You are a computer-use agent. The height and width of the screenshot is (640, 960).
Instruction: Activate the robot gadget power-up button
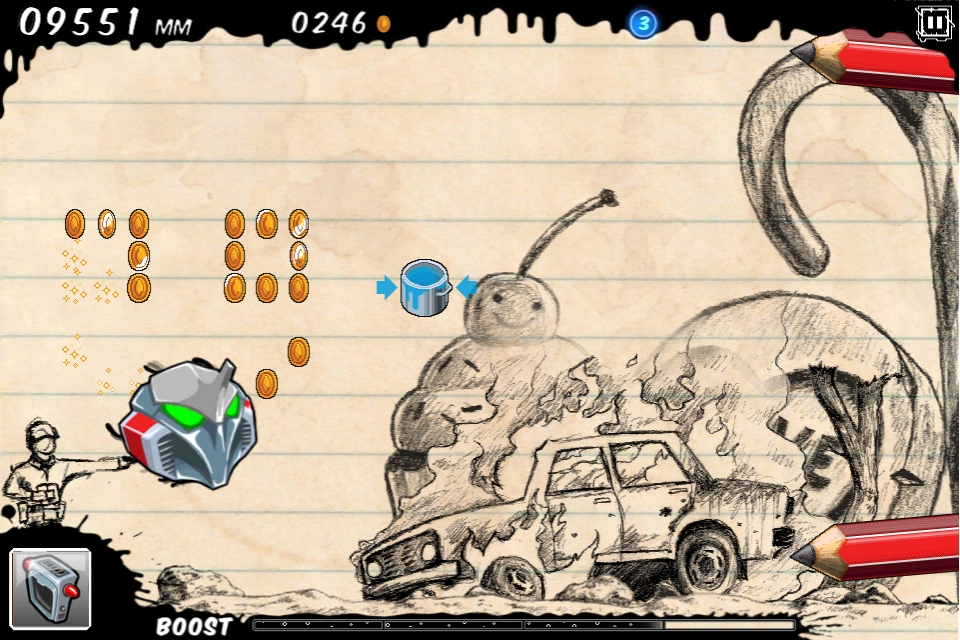[51, 589]
